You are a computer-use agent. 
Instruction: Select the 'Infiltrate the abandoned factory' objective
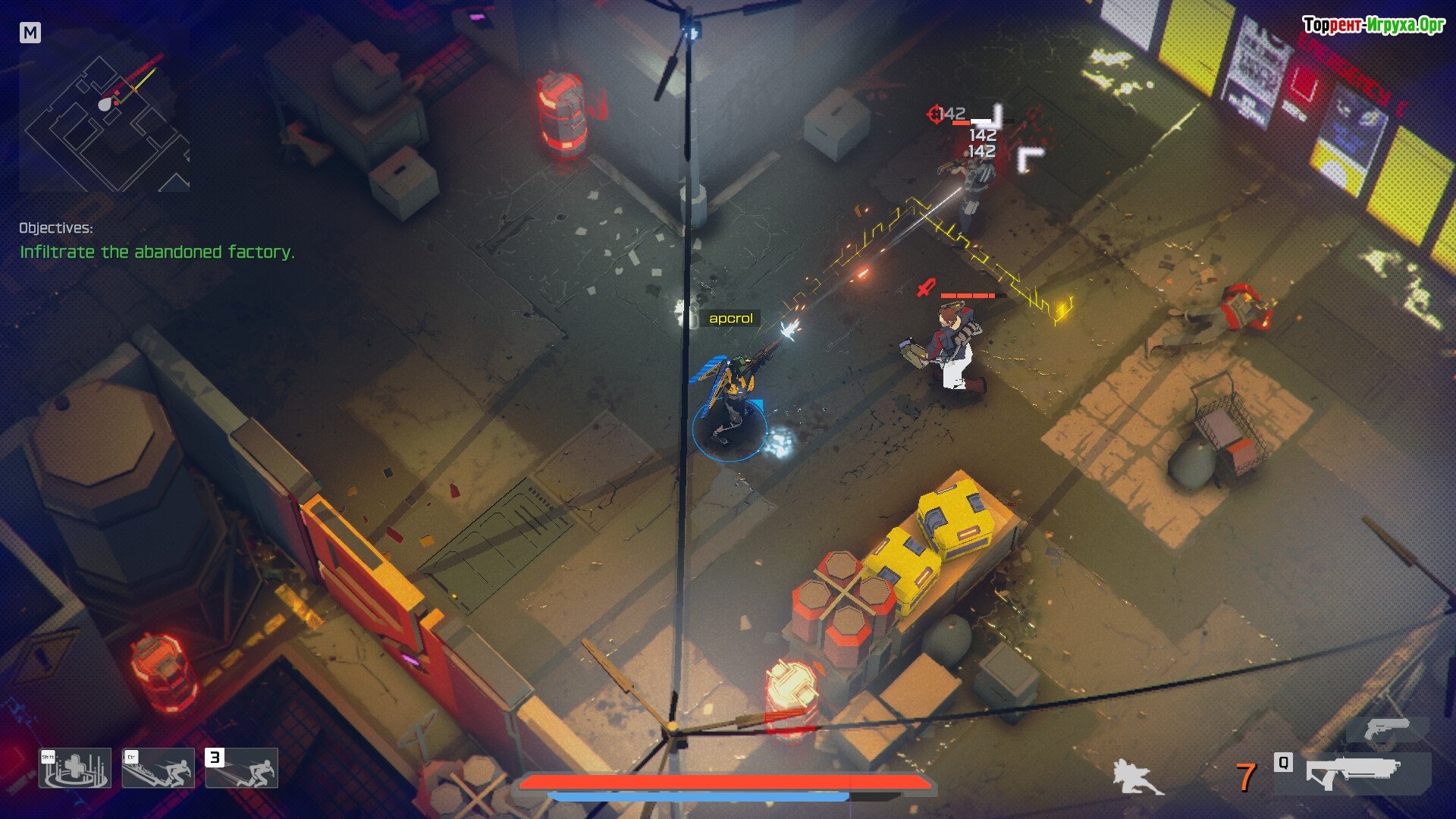pos(157,252)
